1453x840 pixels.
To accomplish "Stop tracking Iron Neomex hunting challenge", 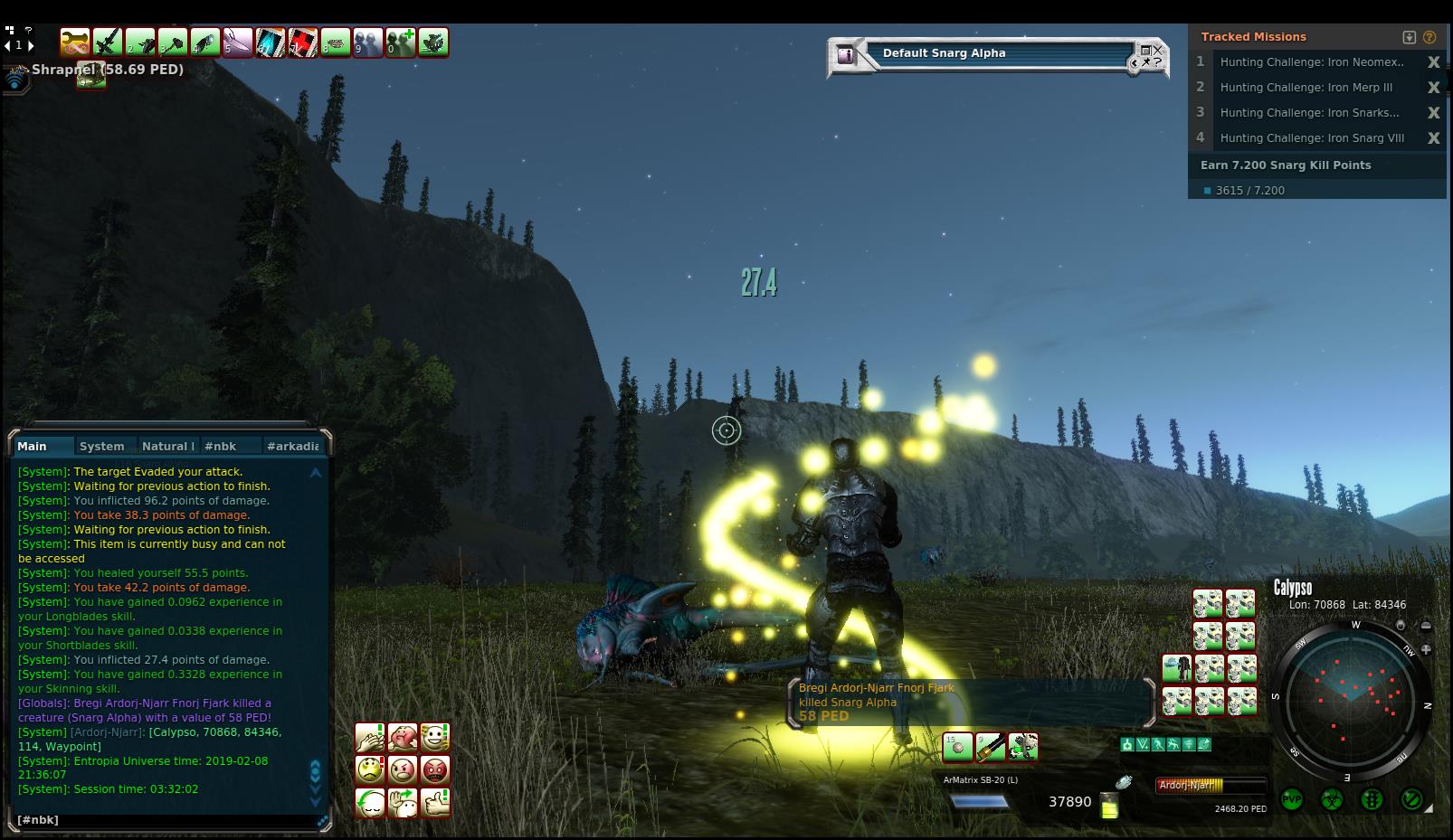I will tap(1433, 62).
